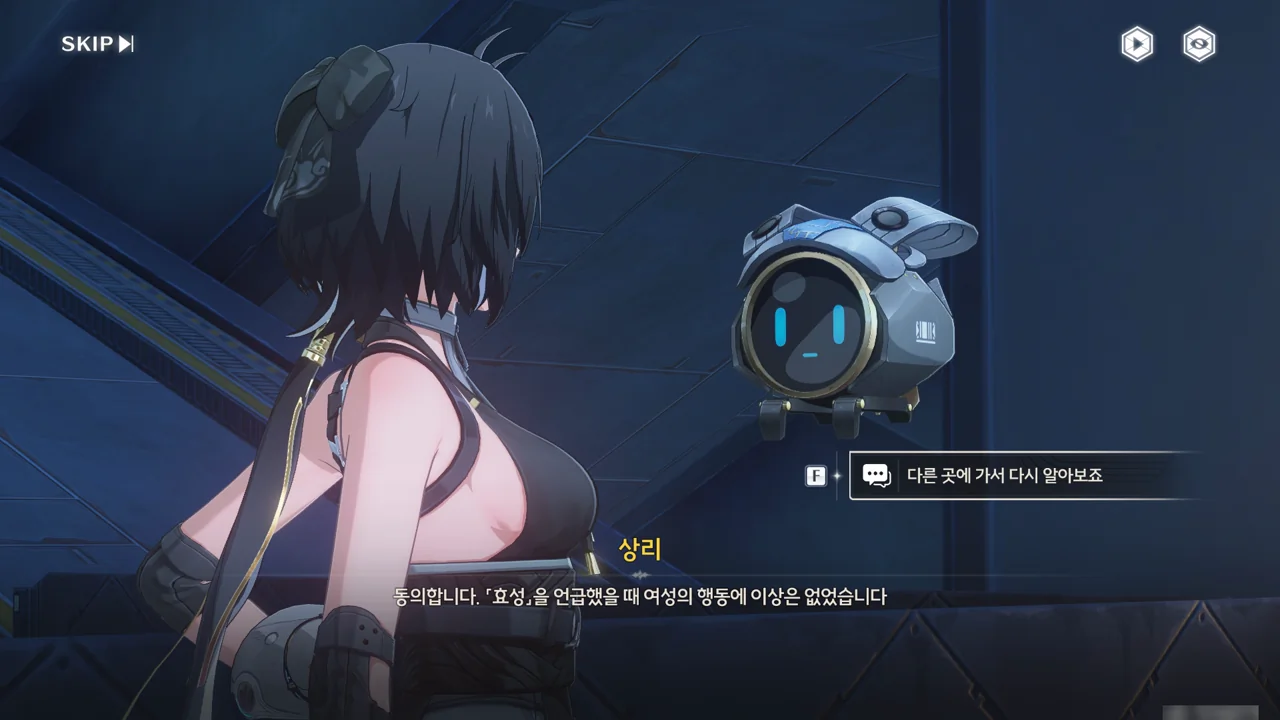Toggle auto-play with the hexagon play icon
The height and width of the screenshot is (720, 1280).
coord(1136,44)
